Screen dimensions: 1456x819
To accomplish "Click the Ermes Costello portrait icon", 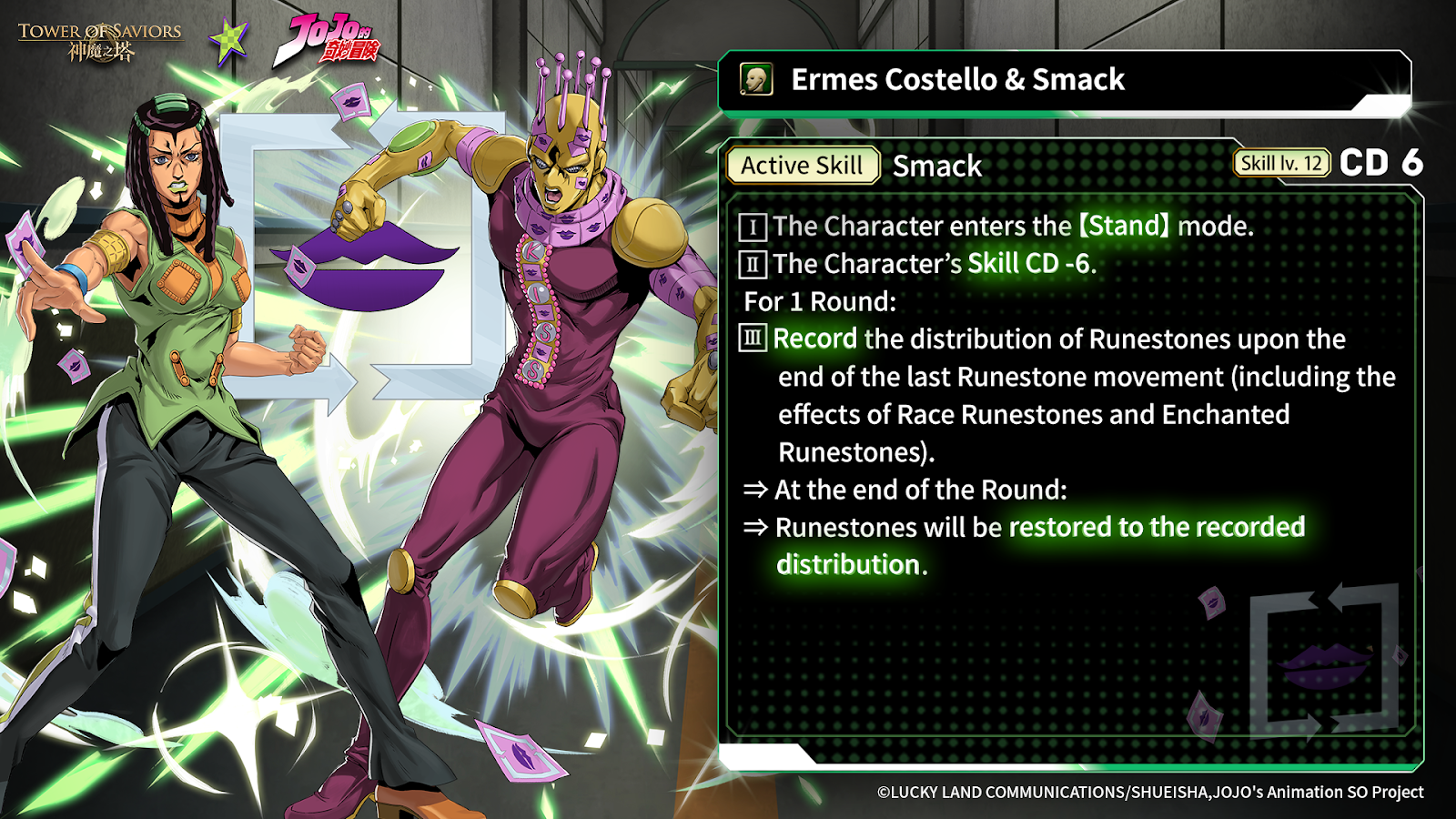I will click(x=756, y=80).
